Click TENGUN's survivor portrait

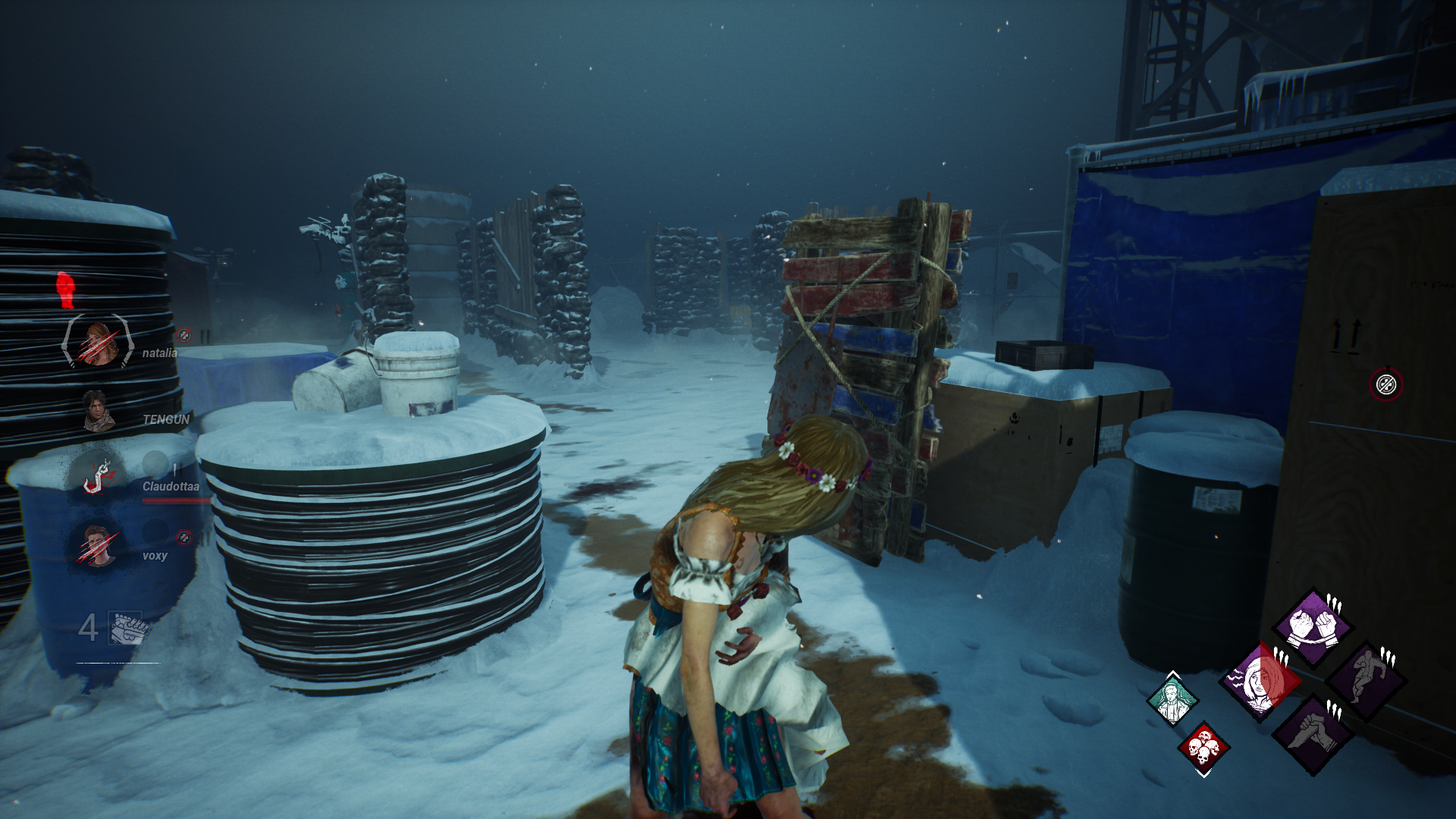click(97, 411)
